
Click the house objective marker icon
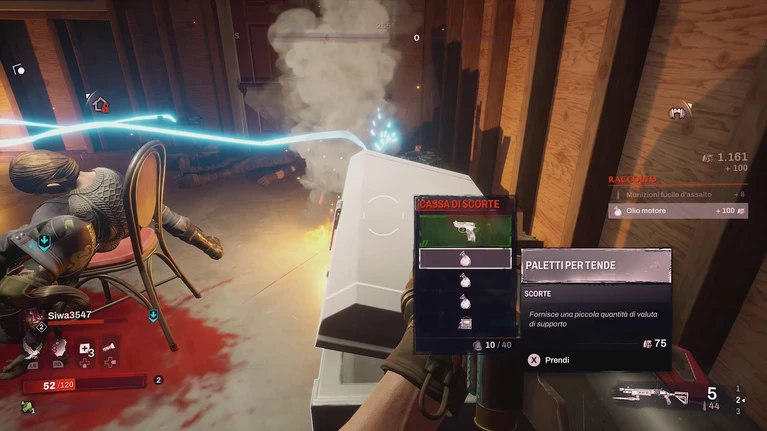click(x=98, y=102)
